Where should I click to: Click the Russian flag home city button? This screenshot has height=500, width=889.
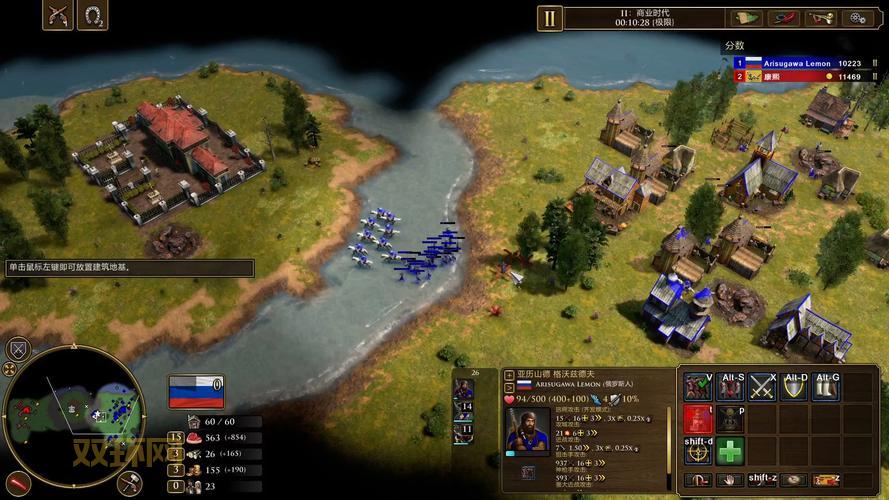pyautogui.click(x=196, y=390)
